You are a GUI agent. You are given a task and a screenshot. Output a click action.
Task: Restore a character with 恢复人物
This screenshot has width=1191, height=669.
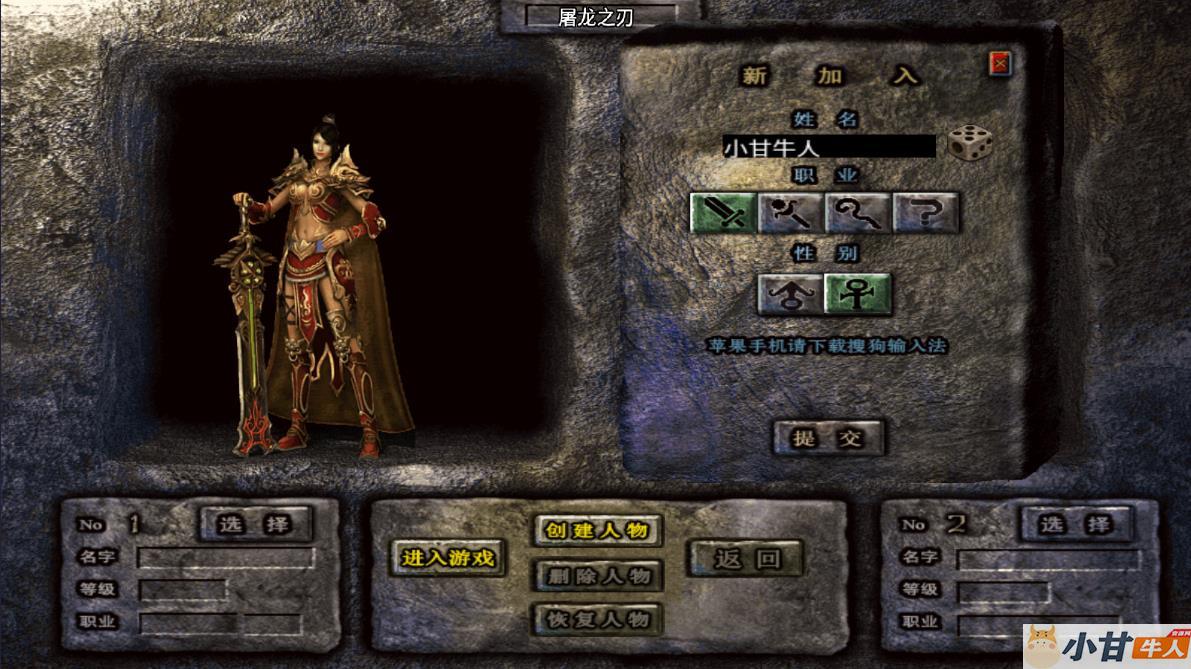pos(598,619)
